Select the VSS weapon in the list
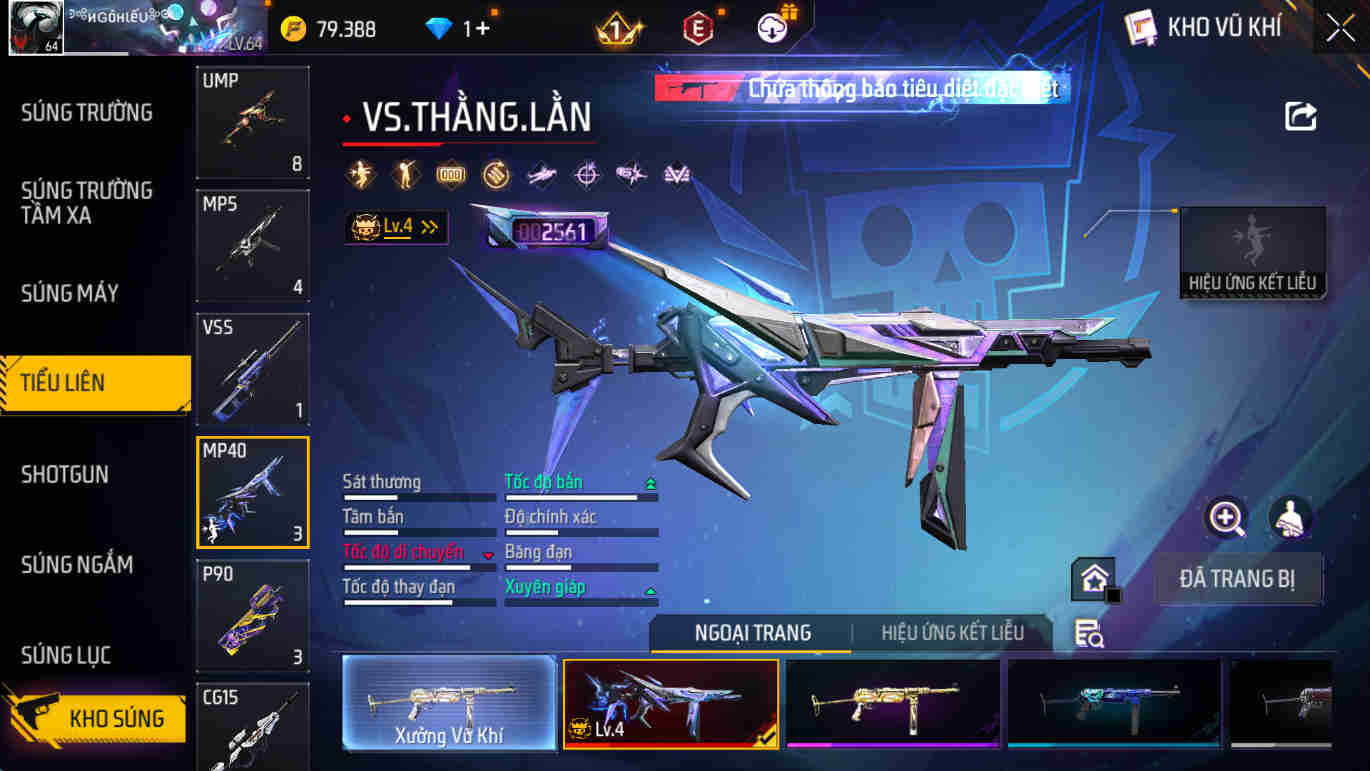 pos(252,370)
